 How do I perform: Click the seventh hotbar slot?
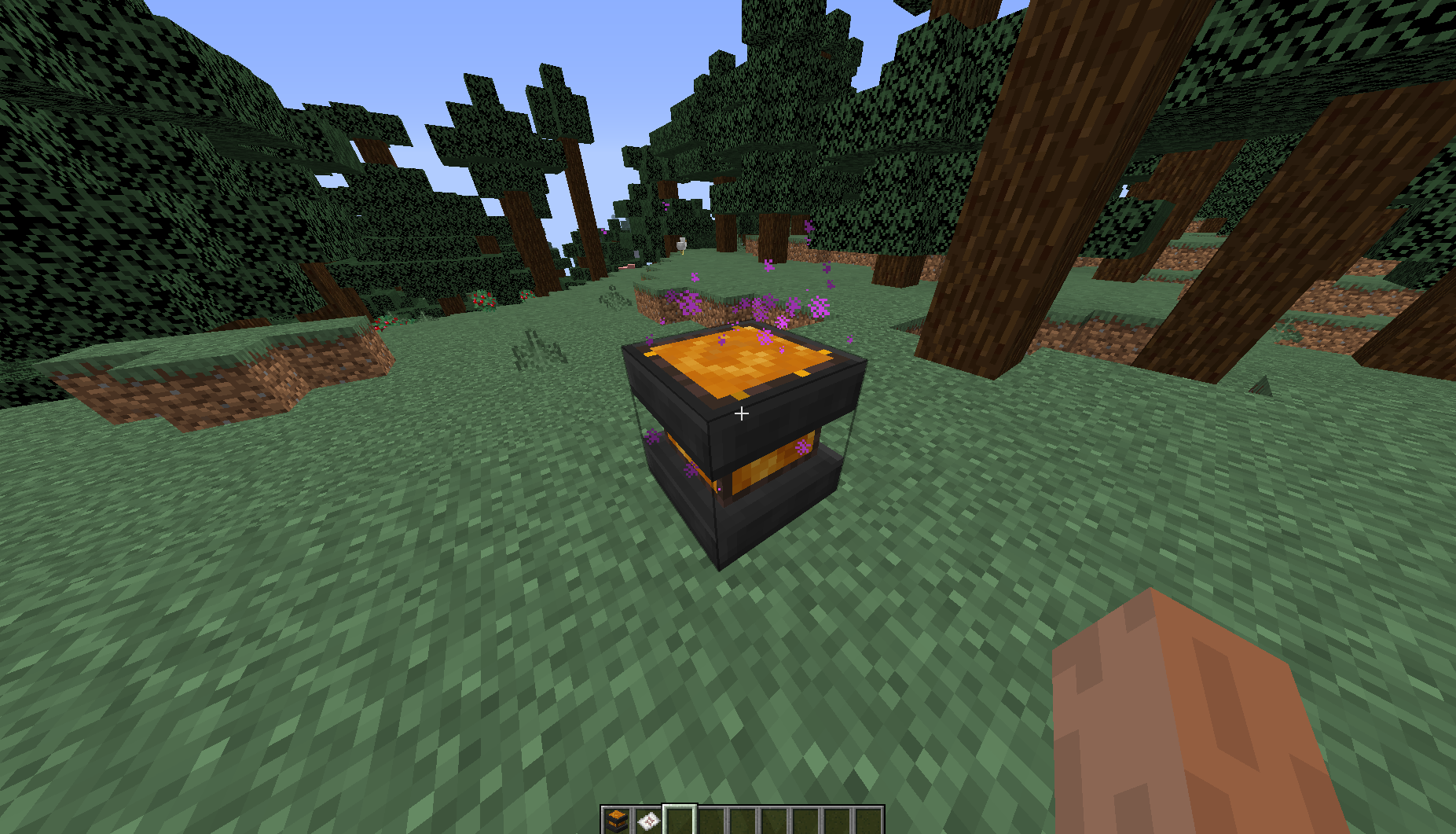click(807, 819)
